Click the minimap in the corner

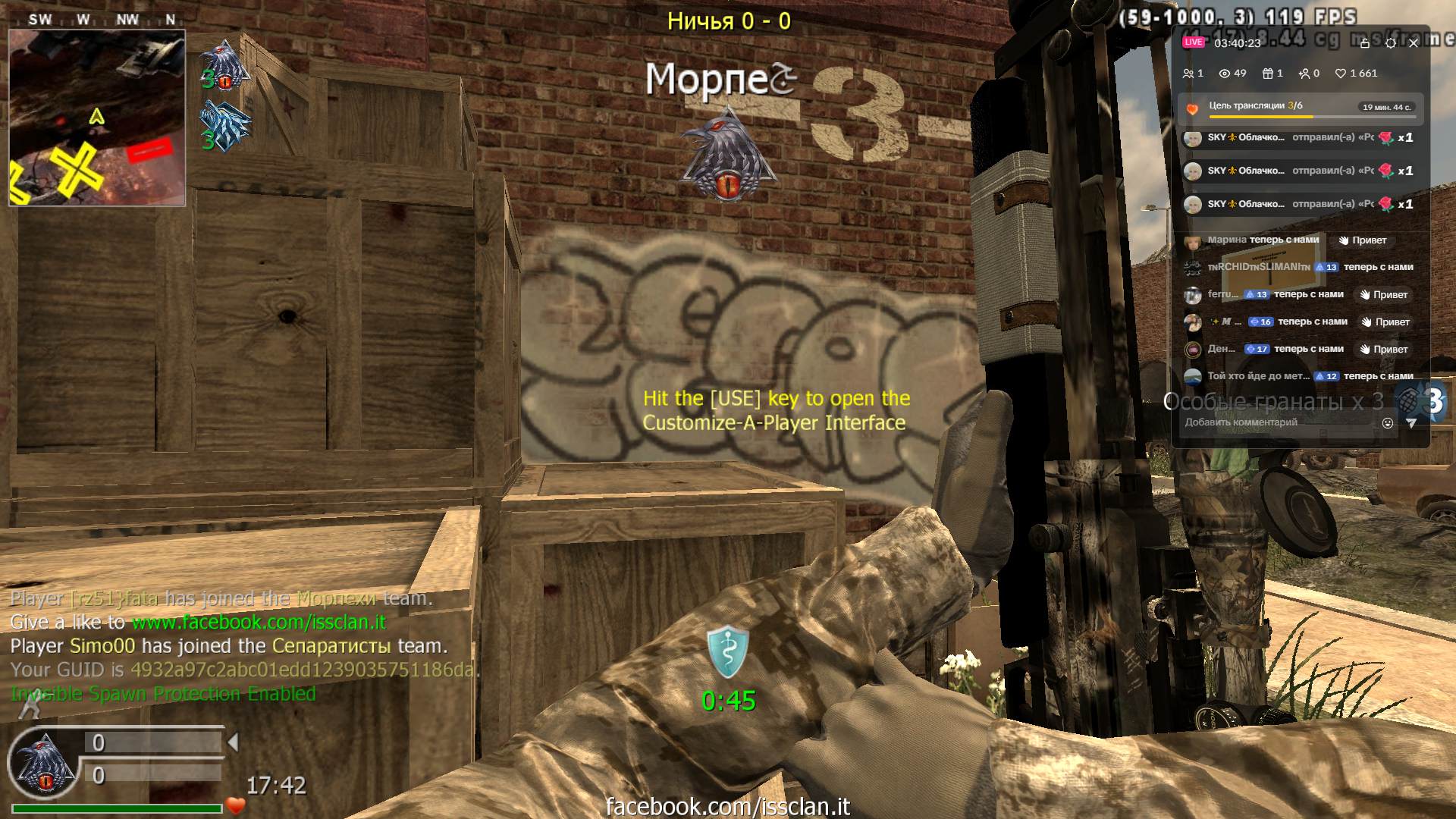(97, 118)
